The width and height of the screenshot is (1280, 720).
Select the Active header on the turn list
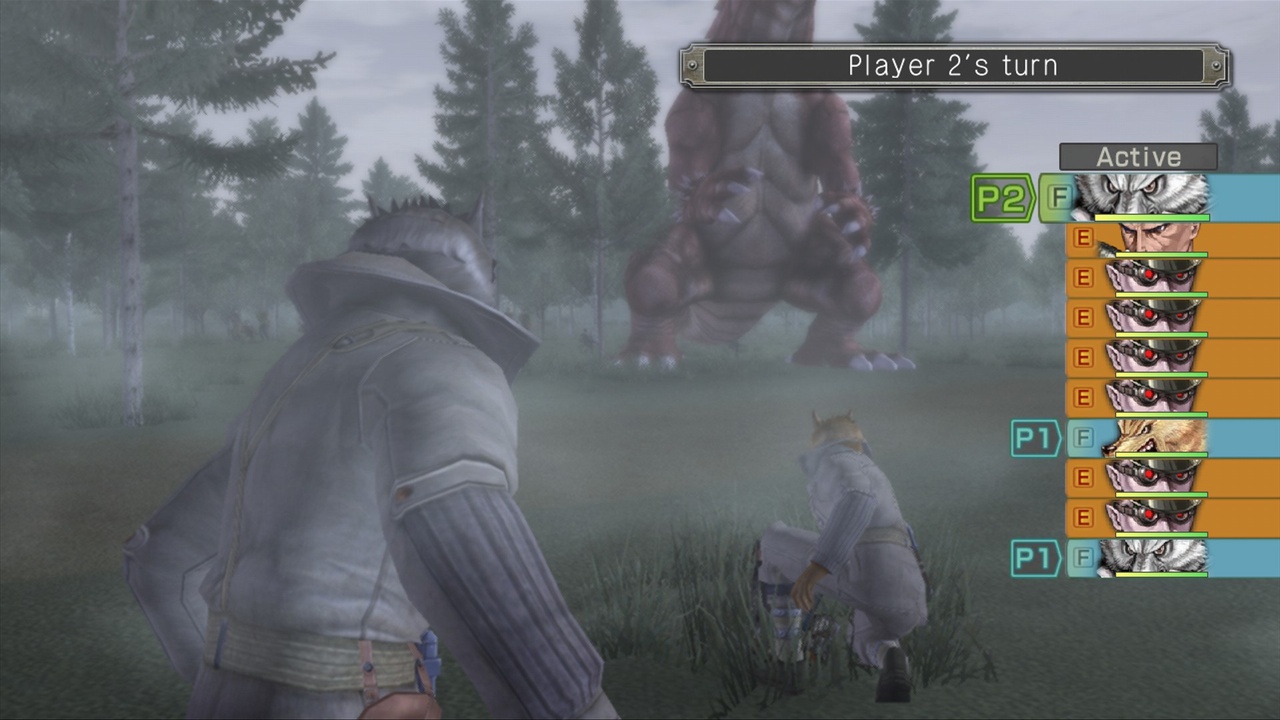[1139, 156]
